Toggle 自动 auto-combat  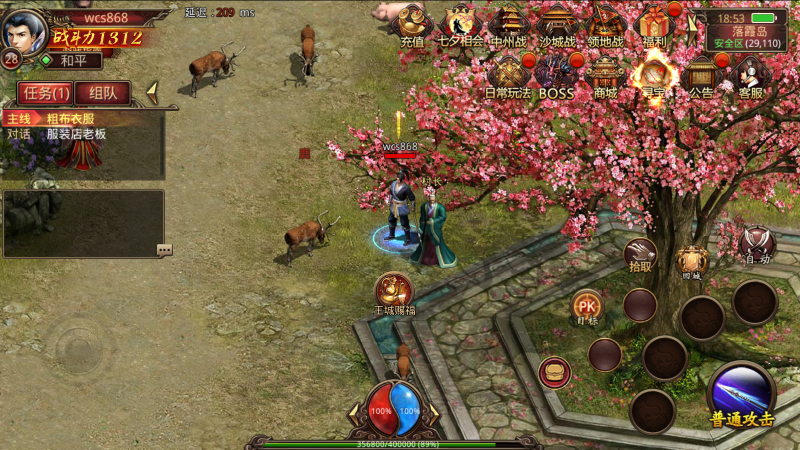(756, 244)
